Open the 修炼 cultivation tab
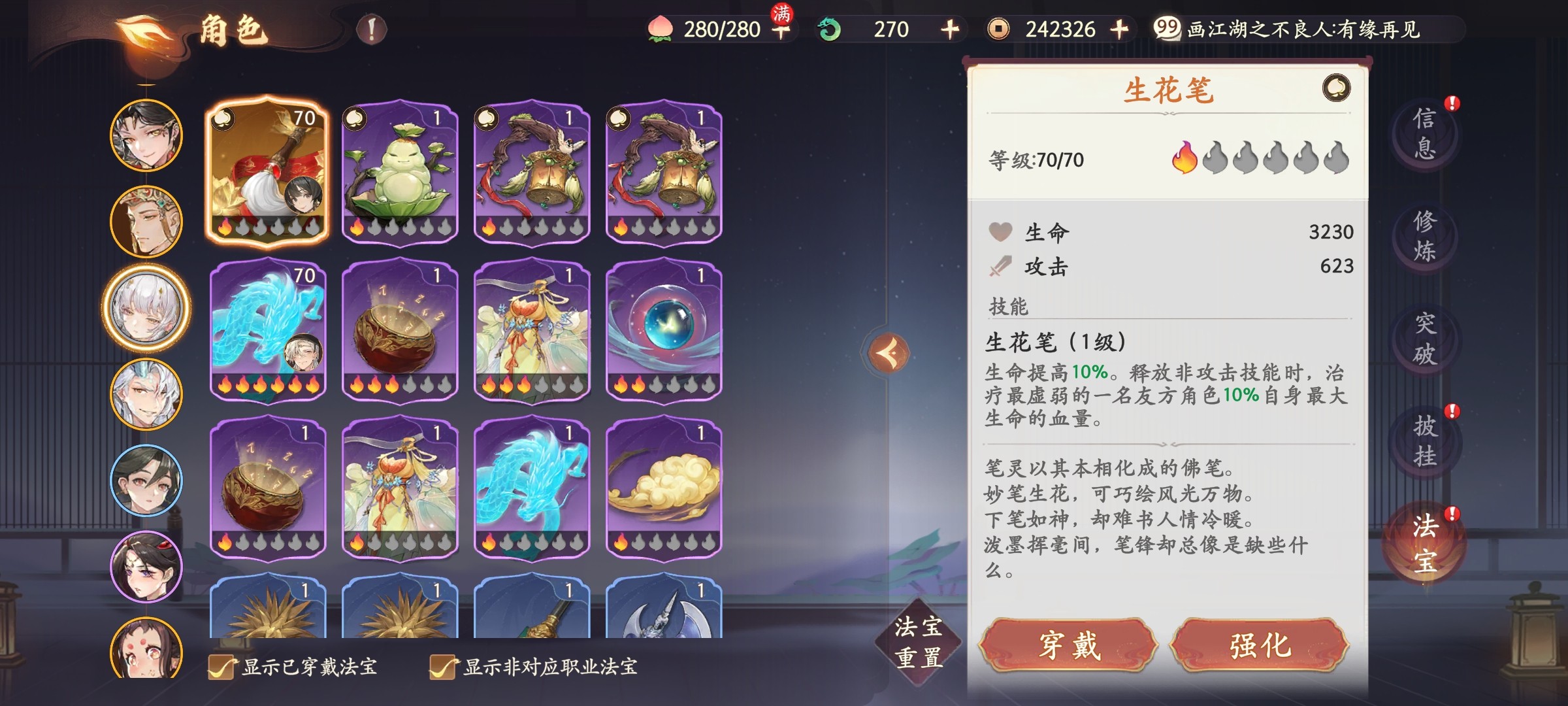Screen dimensions: 1568x706 coord(1424,237)
